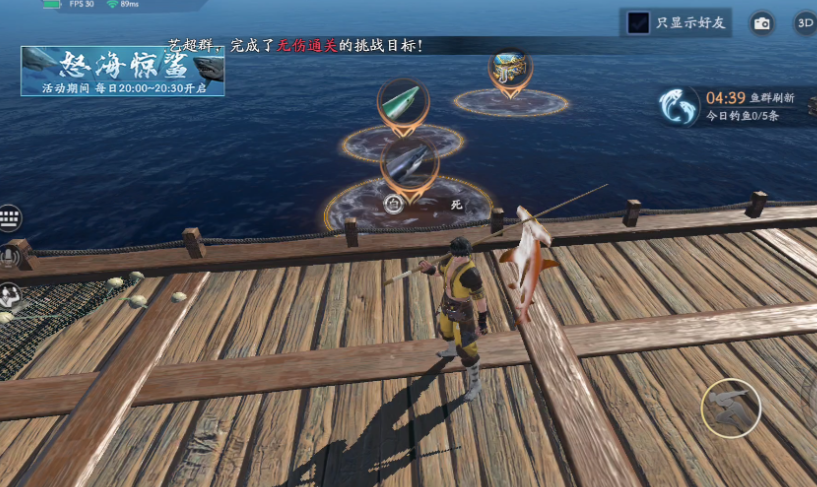Open the character emote icon

point(9,295)
